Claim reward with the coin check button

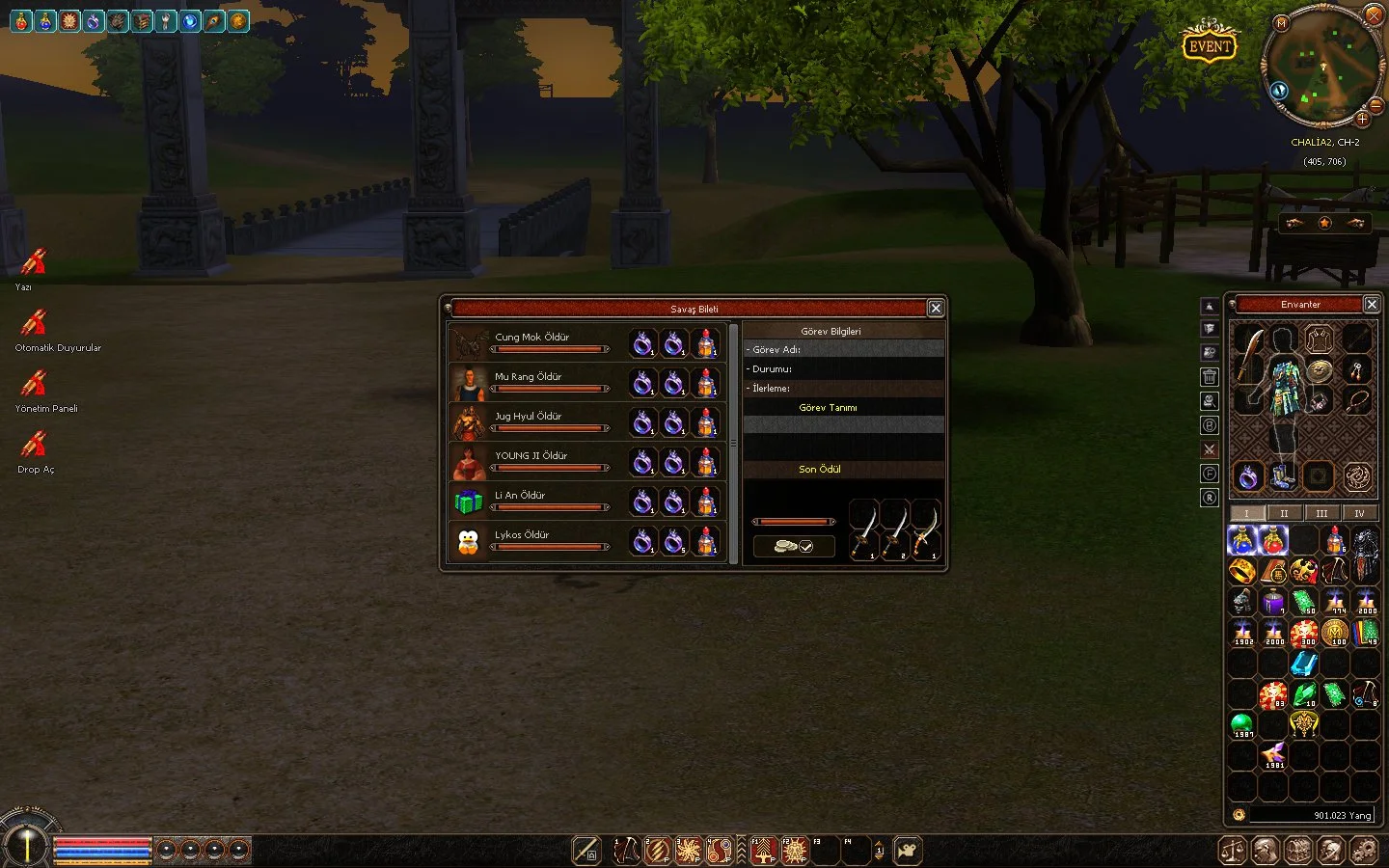tap(794, 546)
